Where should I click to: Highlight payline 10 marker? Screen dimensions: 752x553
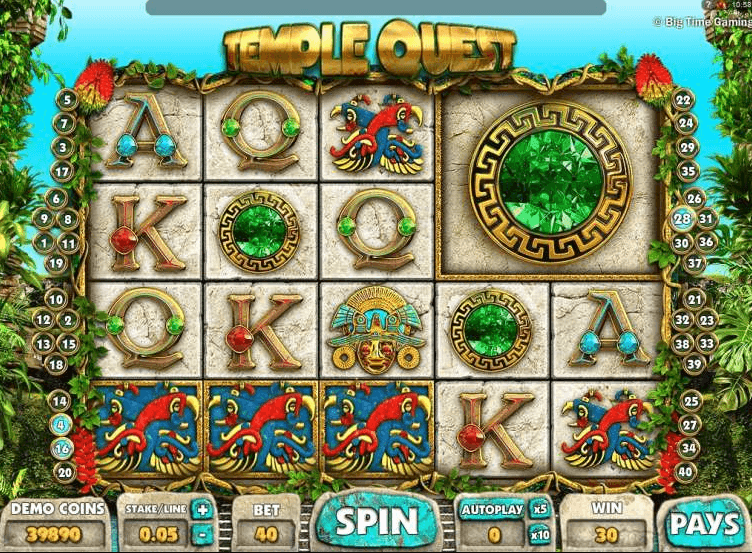tap(56, 299)
